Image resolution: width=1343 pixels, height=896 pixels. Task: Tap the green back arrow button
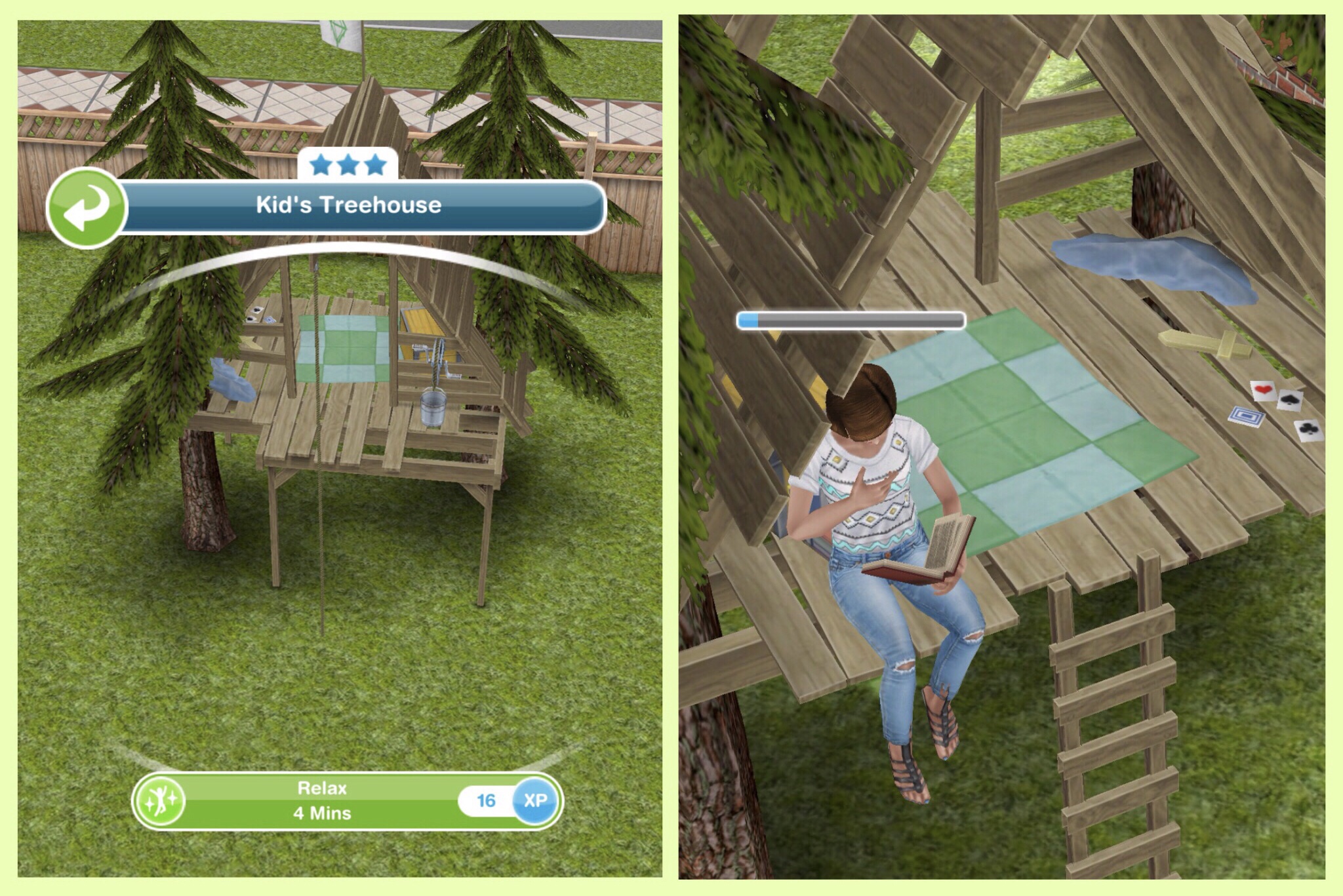[86, 207]
